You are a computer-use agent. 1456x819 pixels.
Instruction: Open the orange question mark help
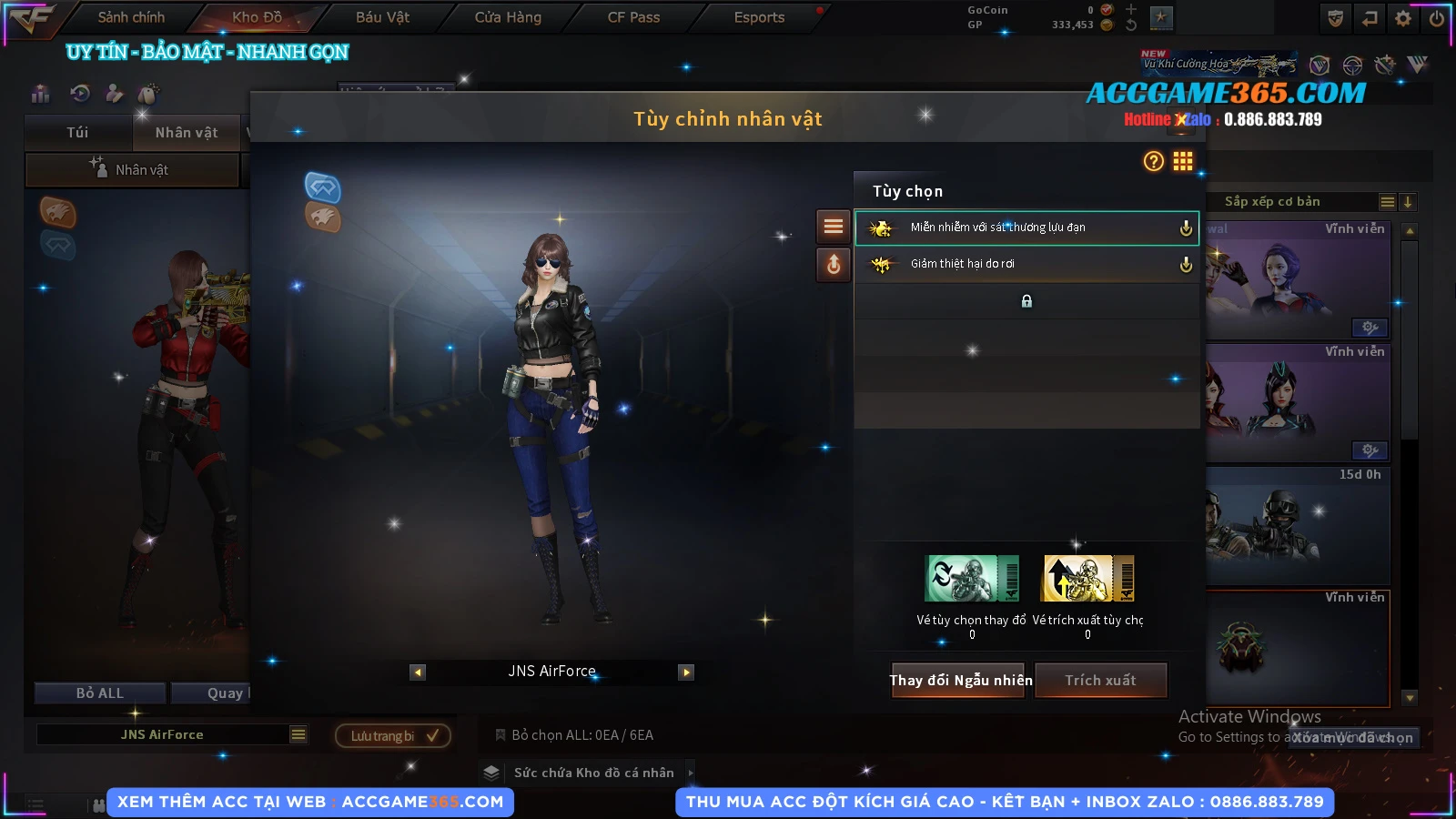(1153, 162)
